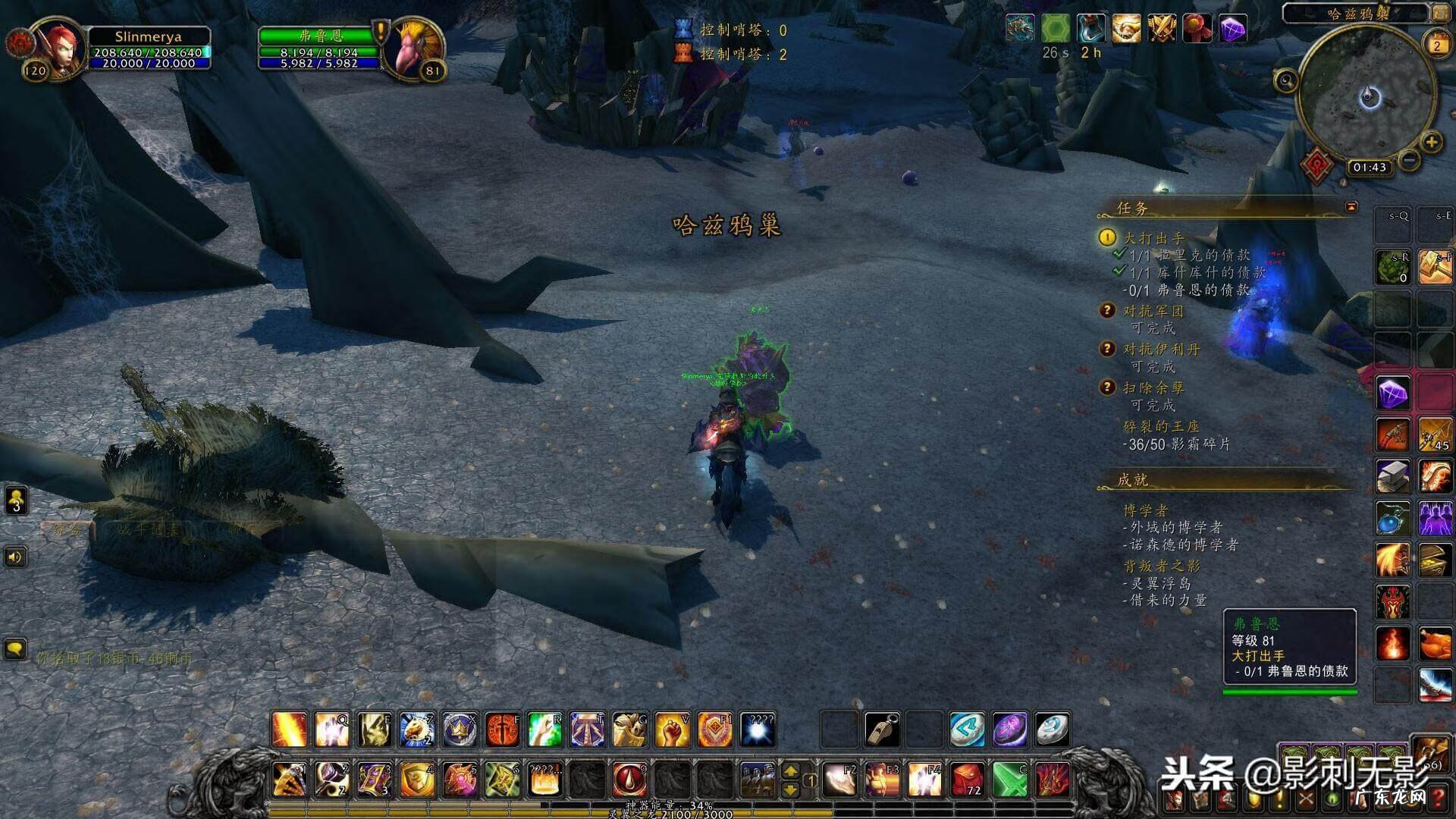Open the 碎裂的王座 quest entry
Screen dimensions: 1456x819
coord(1161,426)
